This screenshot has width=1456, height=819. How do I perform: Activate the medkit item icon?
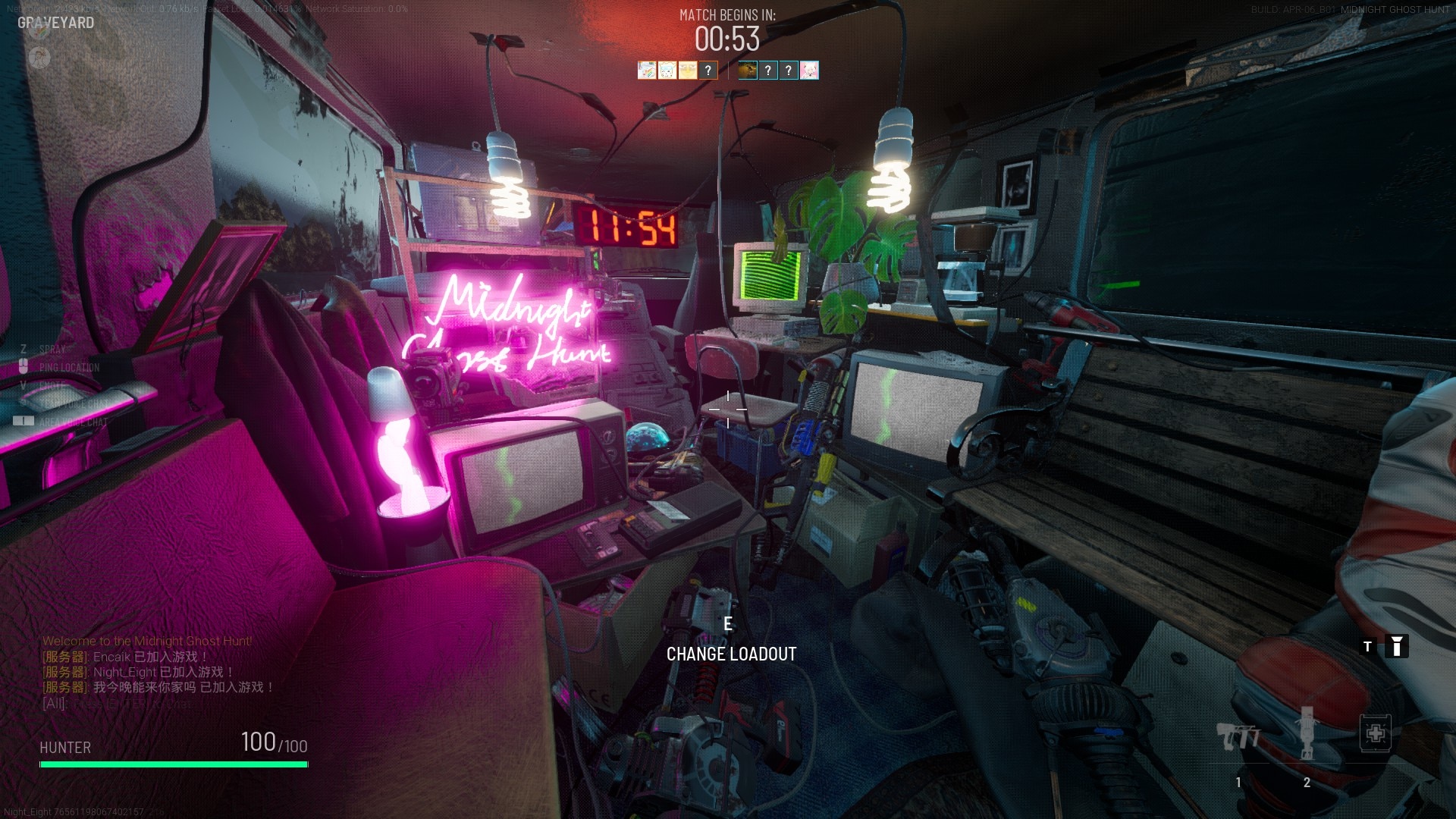[x=1375, y=733]
